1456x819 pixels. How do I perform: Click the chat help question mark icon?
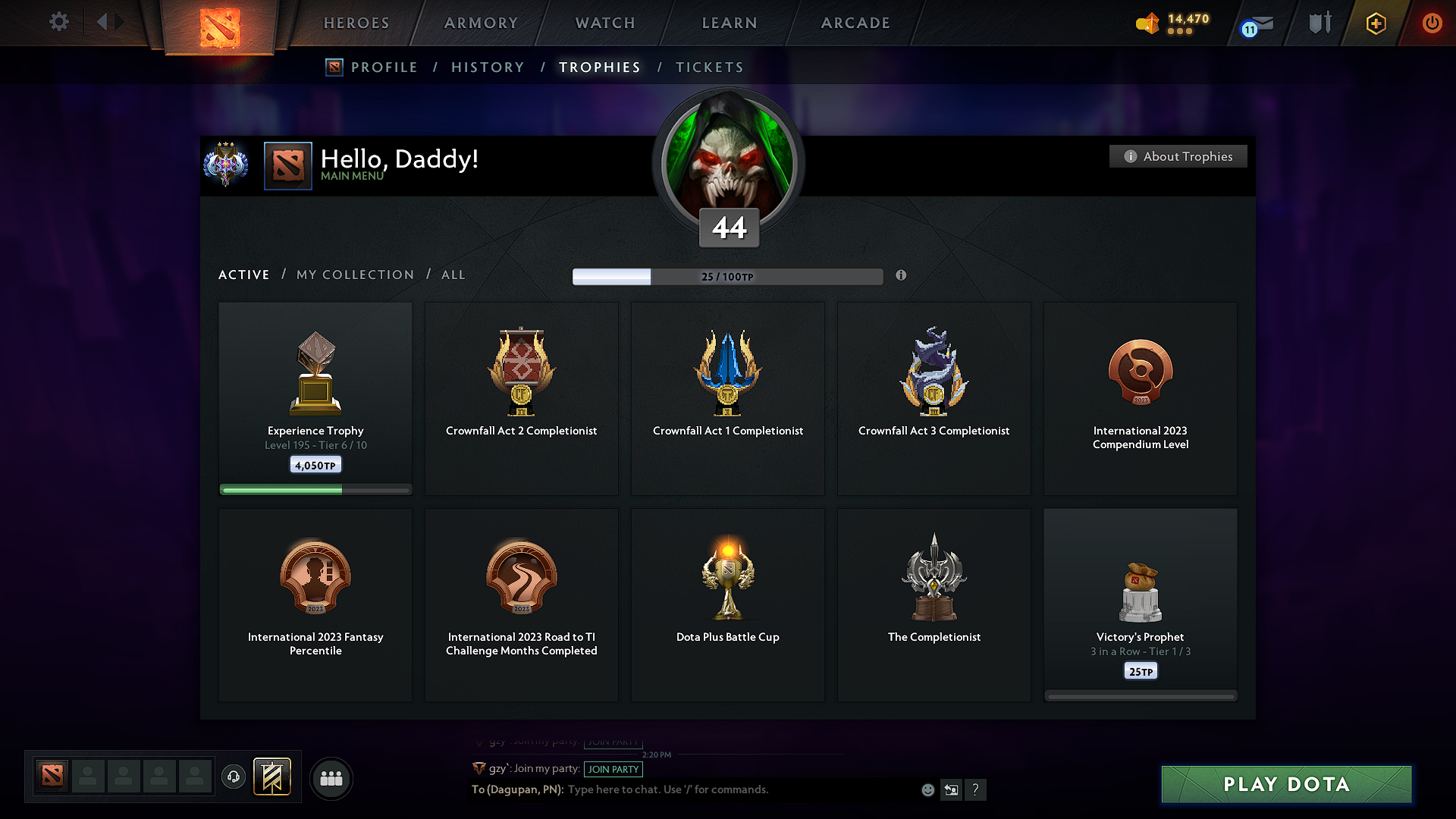[976, 789]
